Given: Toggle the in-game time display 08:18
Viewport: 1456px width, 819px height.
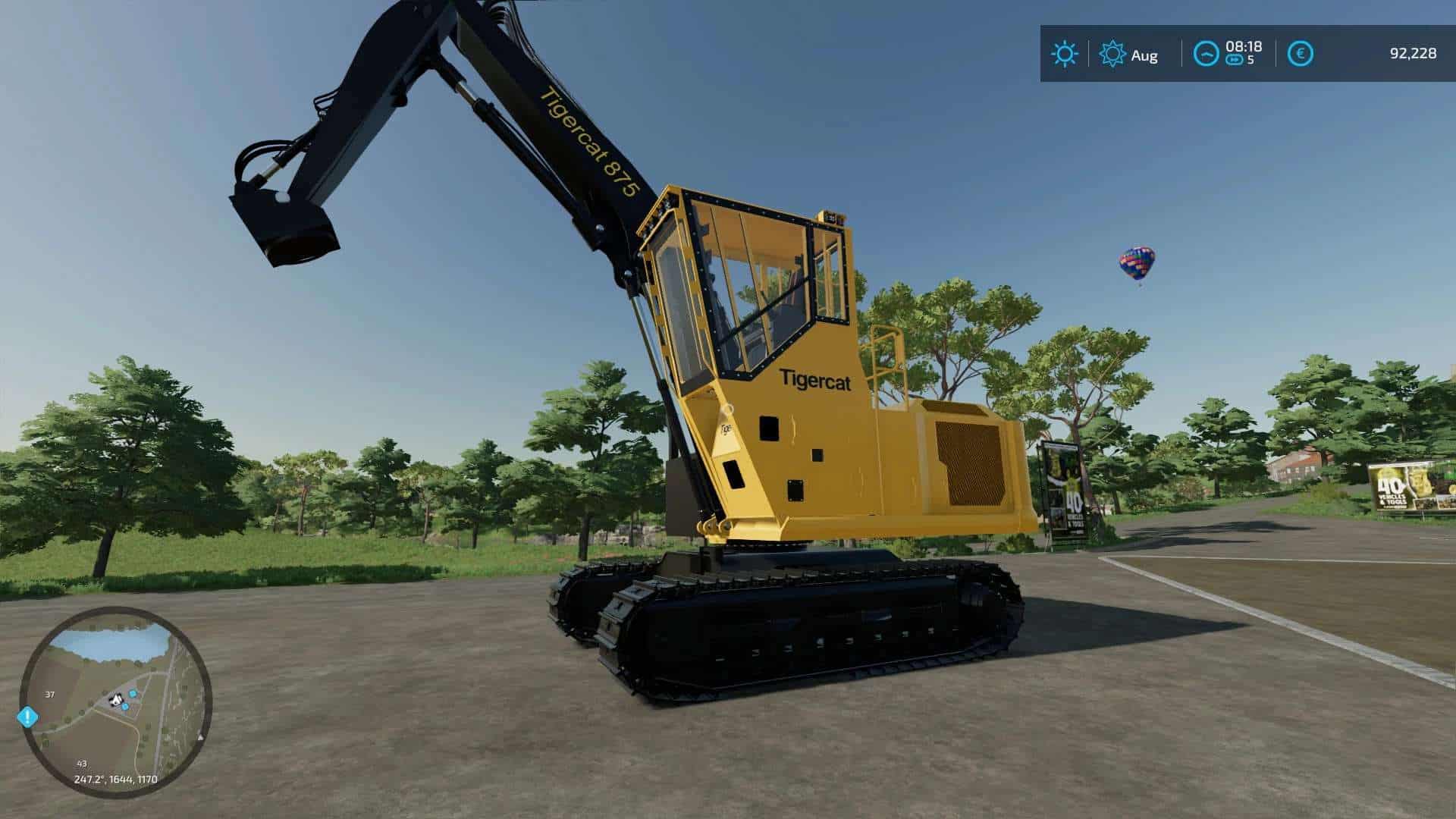Looking at the screenshot, I should coord(1244,48).
